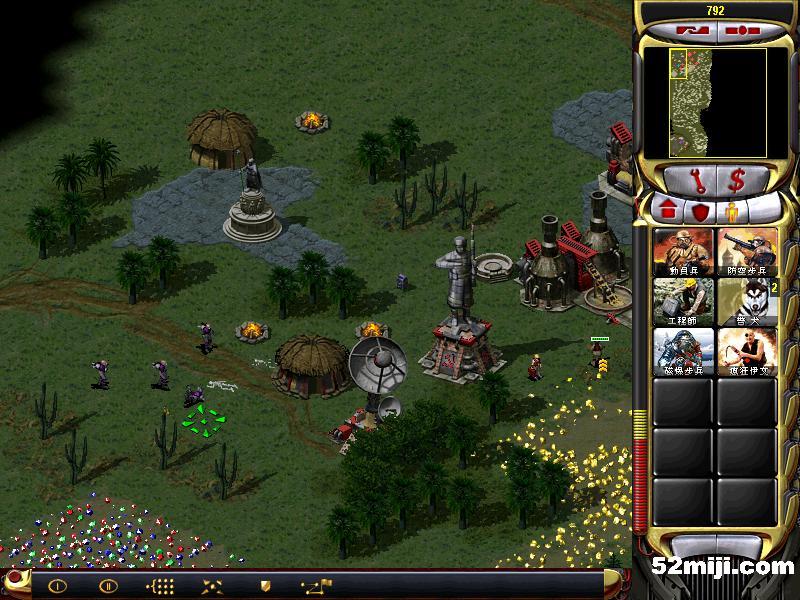Queue another Attack Dog (警犬)
Image resolution: width=800 pixels, height=600 pixels.
click(x=747, y=301)
